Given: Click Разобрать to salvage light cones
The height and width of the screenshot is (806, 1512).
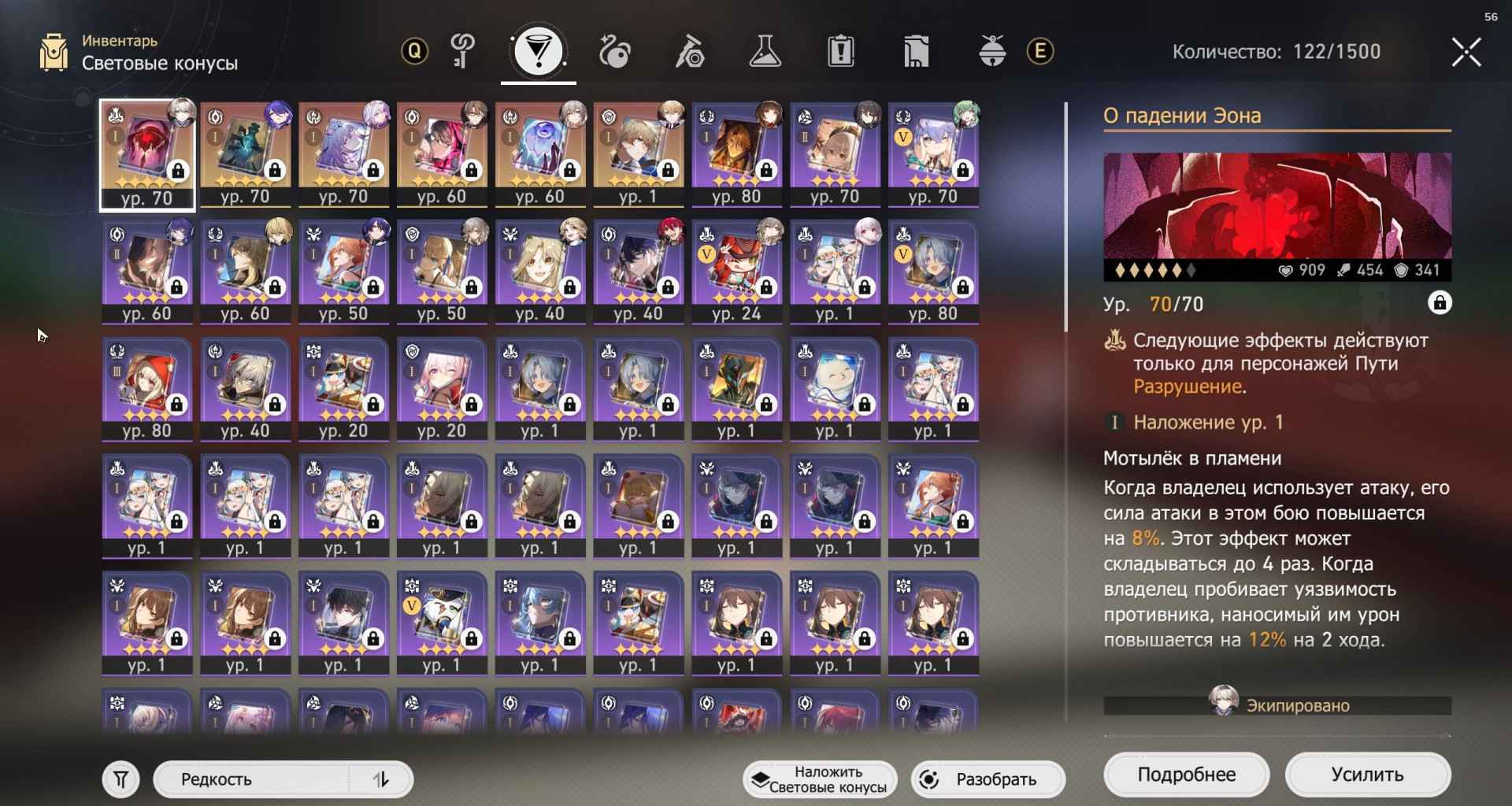Looking at the screenshot, I should tap(988, 779).
